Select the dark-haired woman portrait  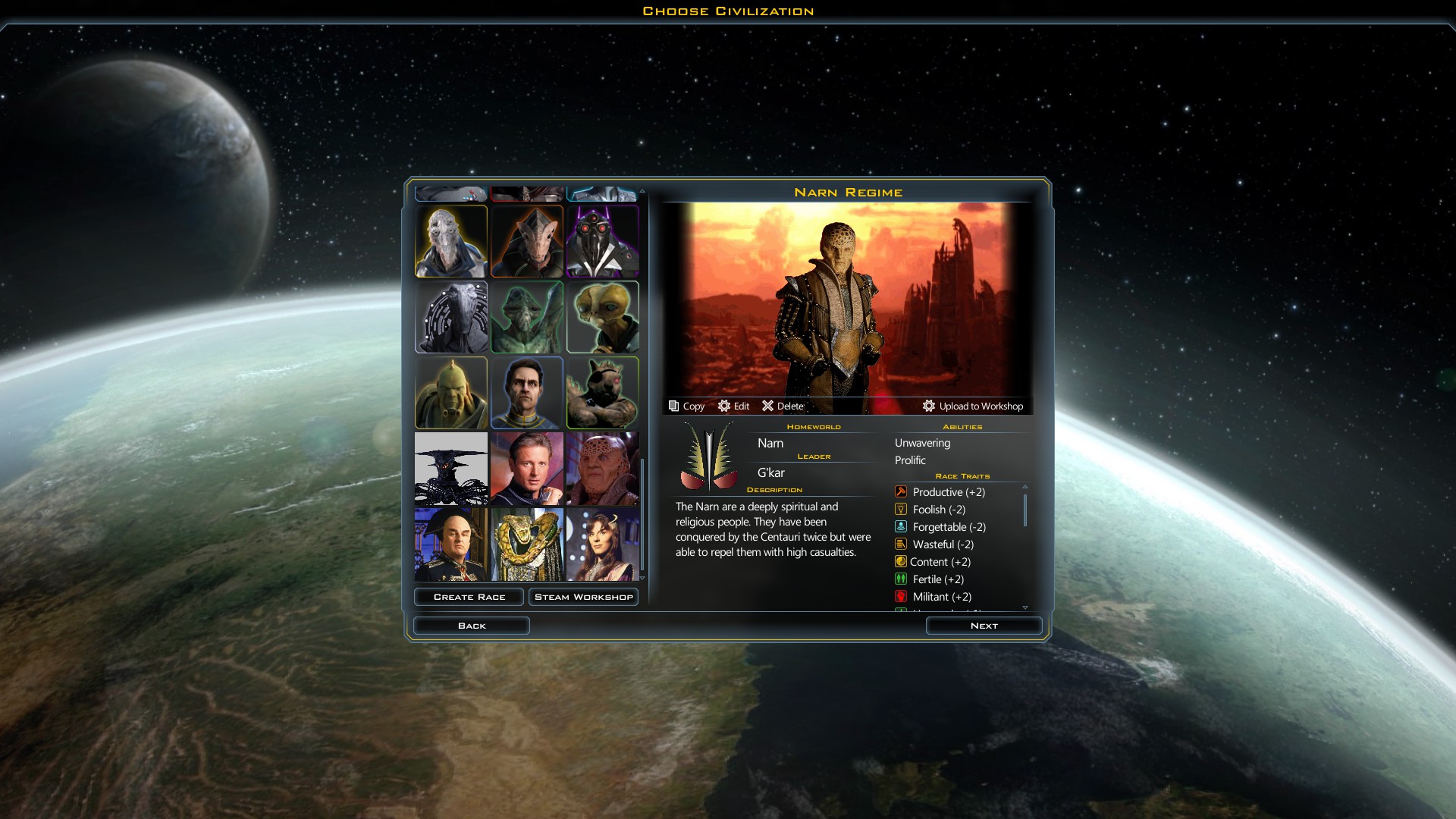click(603, 544)
